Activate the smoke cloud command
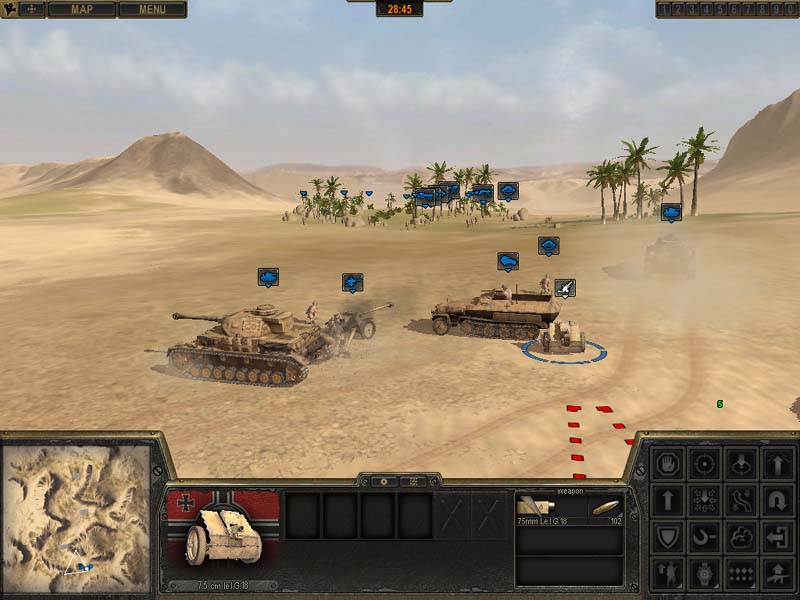The image size is (800, 600). pyautogui.click(x=741, y=537)
